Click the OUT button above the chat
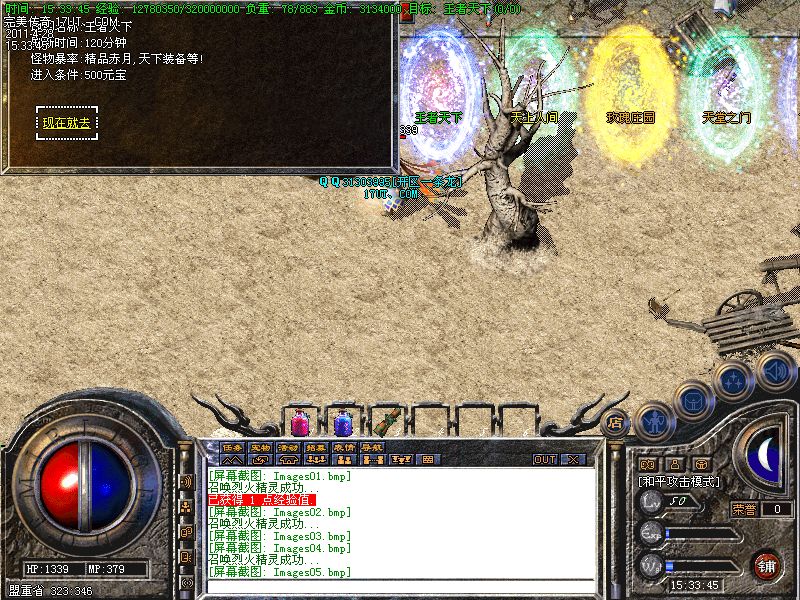This screenshot has width=800, height=600. [x=544, y=459]
